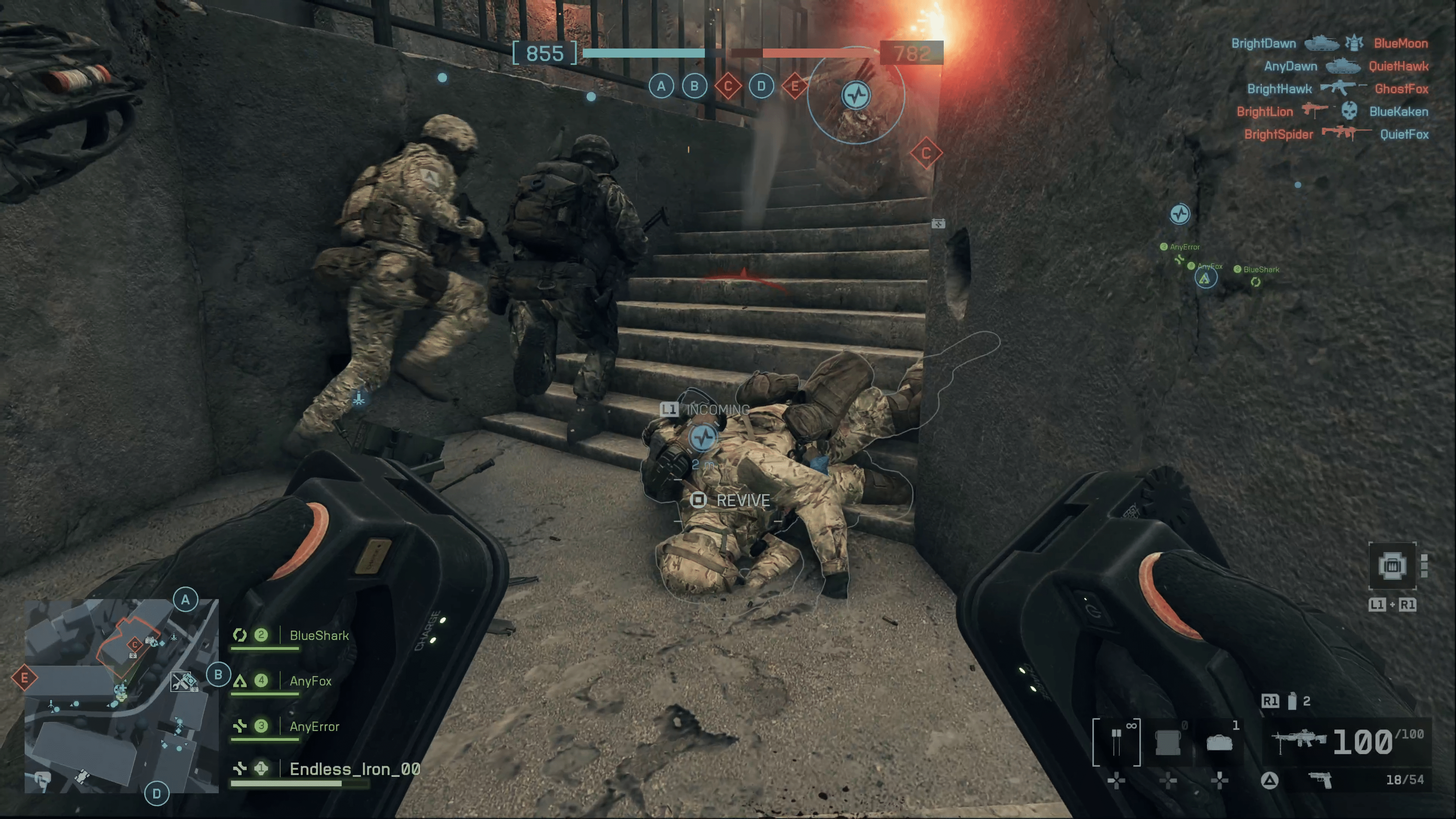Click objective D marker on the minimap edge
Screen dimensions: 1456x819
coord(157,794)
